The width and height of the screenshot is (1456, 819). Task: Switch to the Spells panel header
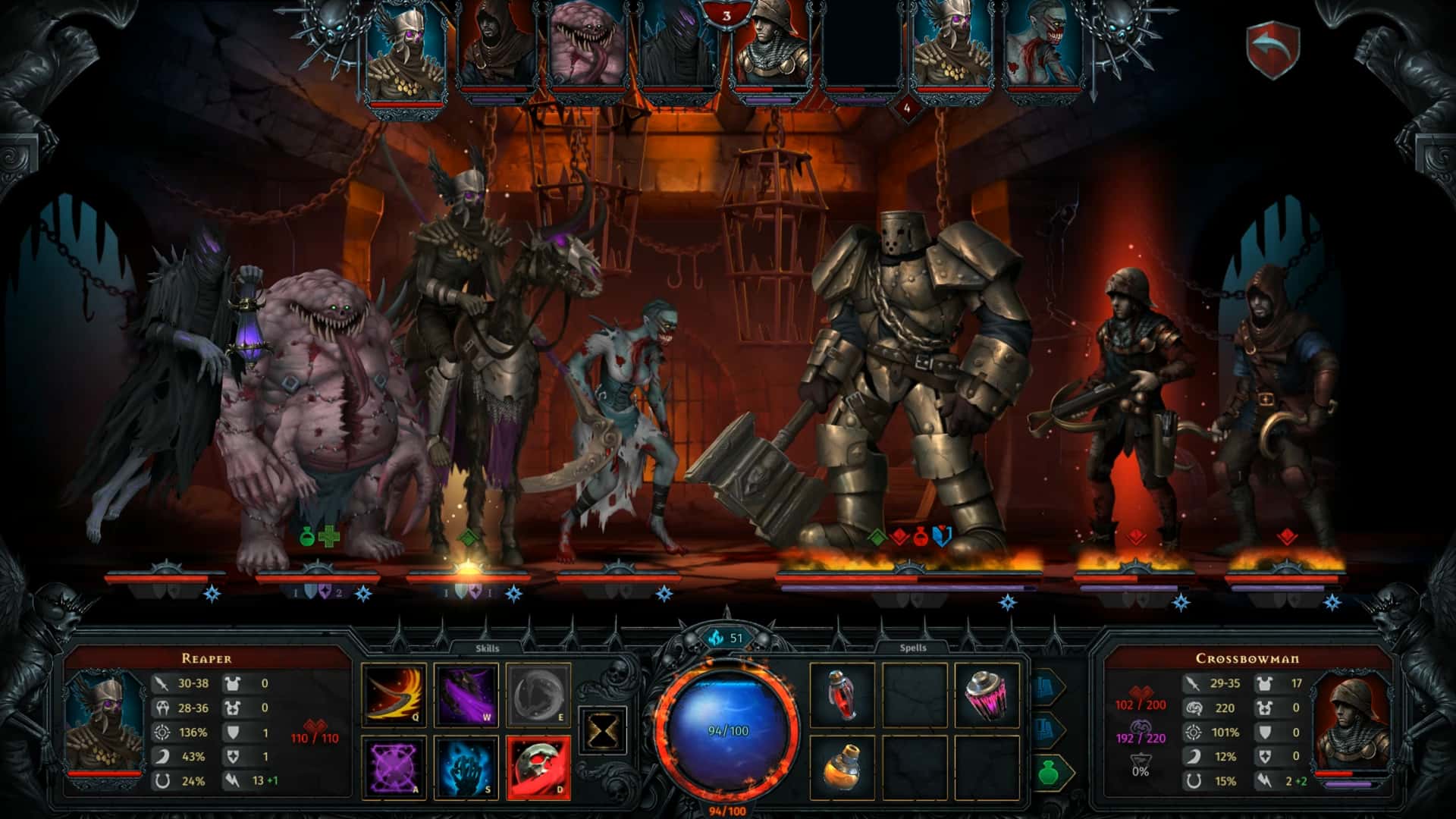click(915, 647)
